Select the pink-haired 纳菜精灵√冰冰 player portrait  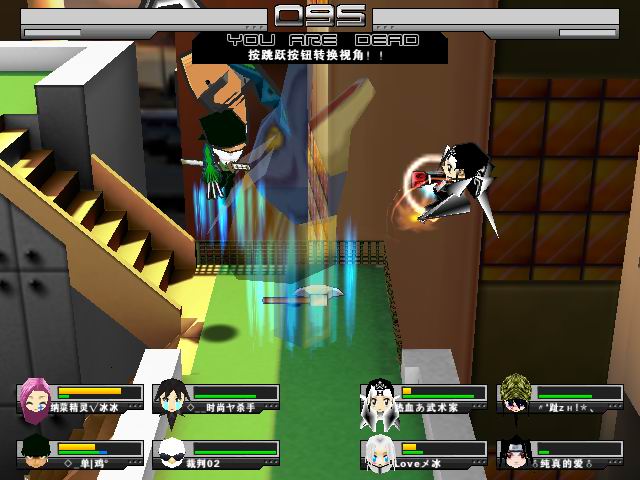click(x=36, y=397)
